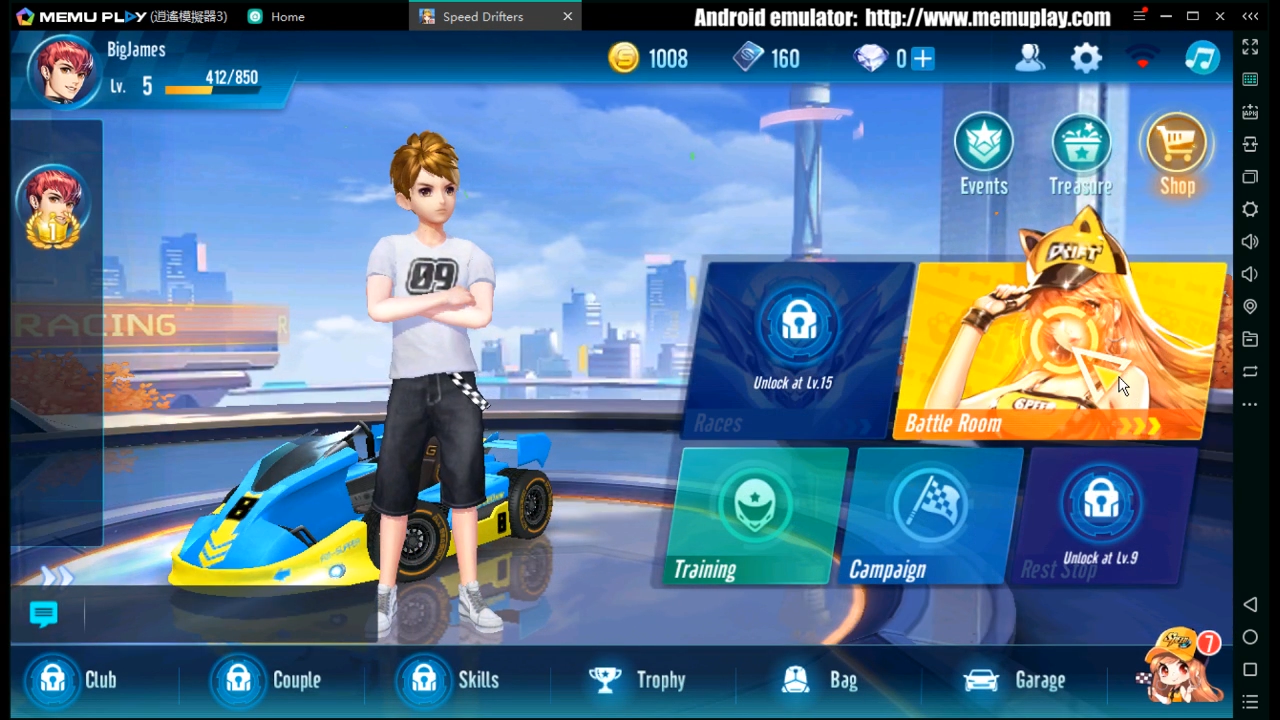
Task: Select the Speed Drifters tab
Action: click(x=483, y=16)
